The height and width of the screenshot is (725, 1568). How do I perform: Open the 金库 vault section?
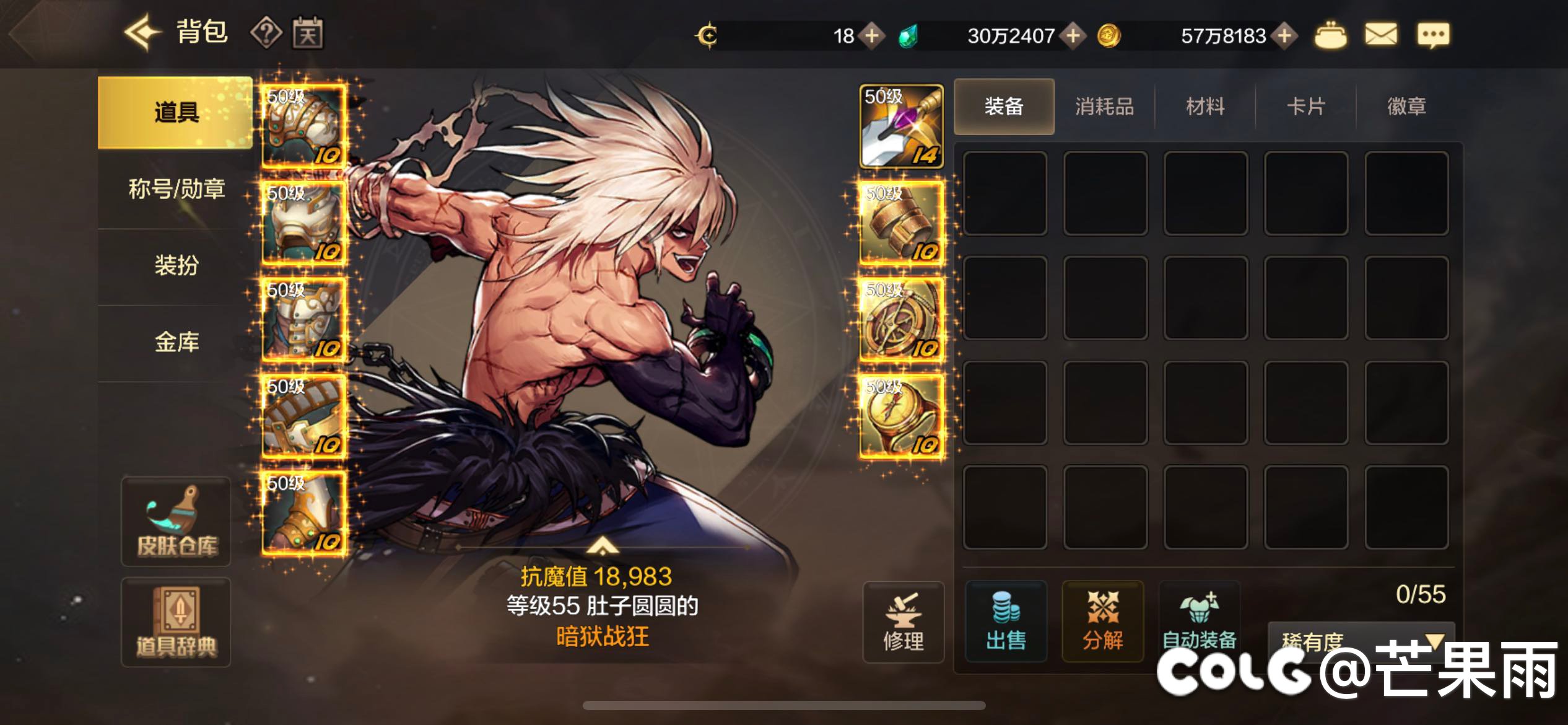[176, 342]
